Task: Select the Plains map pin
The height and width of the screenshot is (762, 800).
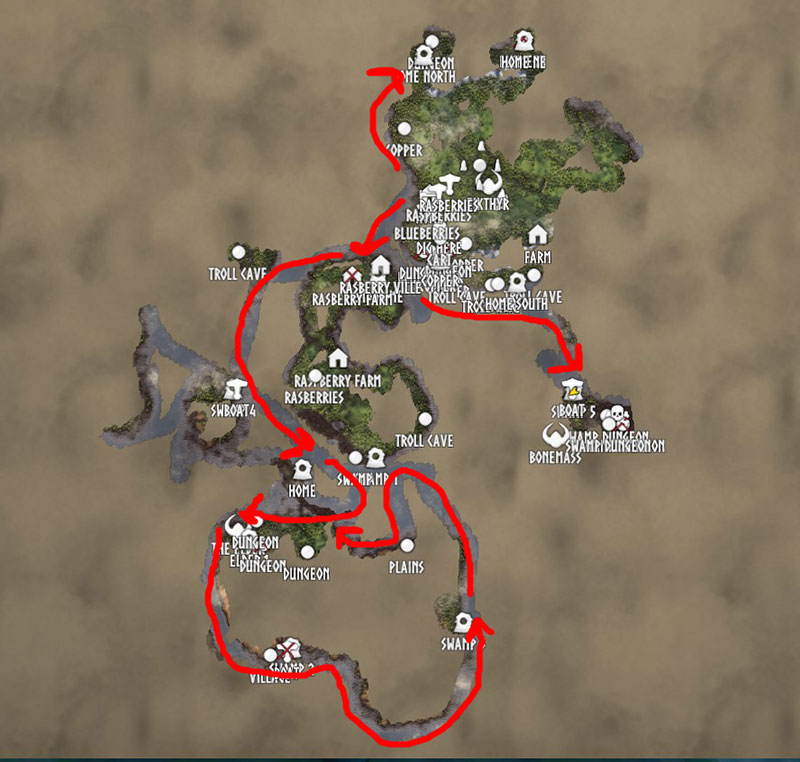Action: pyautogui.click(x=407, y=546)
